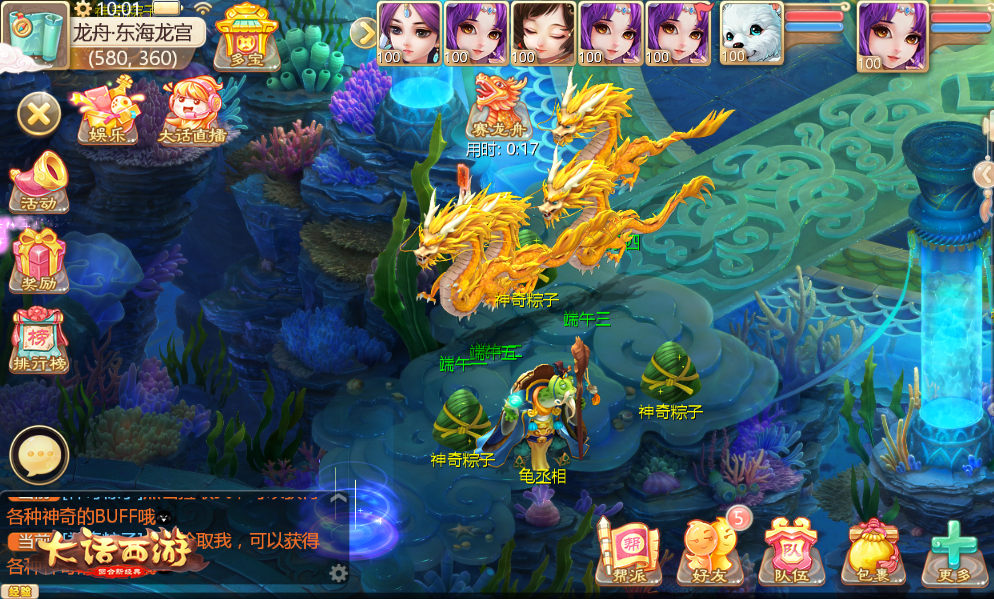Show the 排行榜 ranking board
The width and height of the screenshot is (994, 599).
coord(39,340)
